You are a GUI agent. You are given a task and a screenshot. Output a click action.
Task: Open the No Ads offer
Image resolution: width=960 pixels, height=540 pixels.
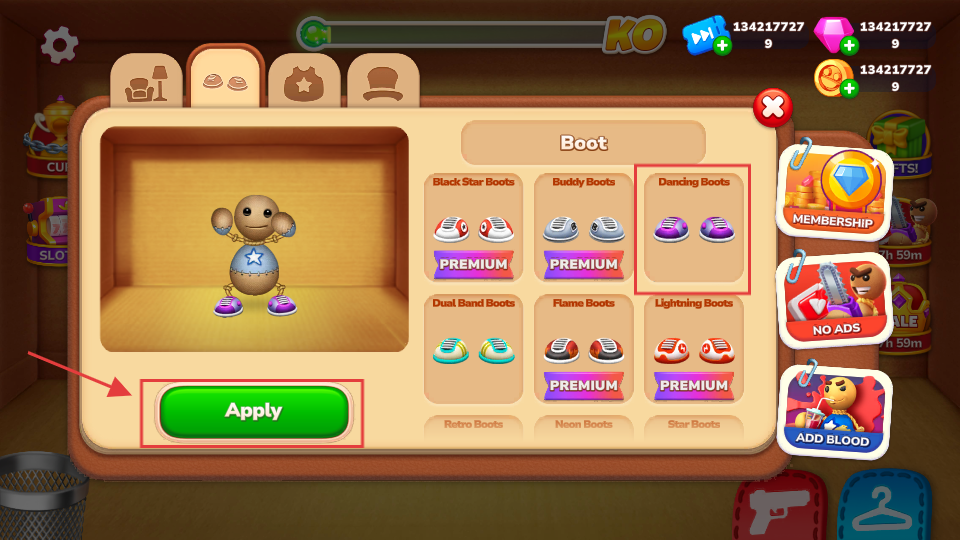tap(834, 300)
